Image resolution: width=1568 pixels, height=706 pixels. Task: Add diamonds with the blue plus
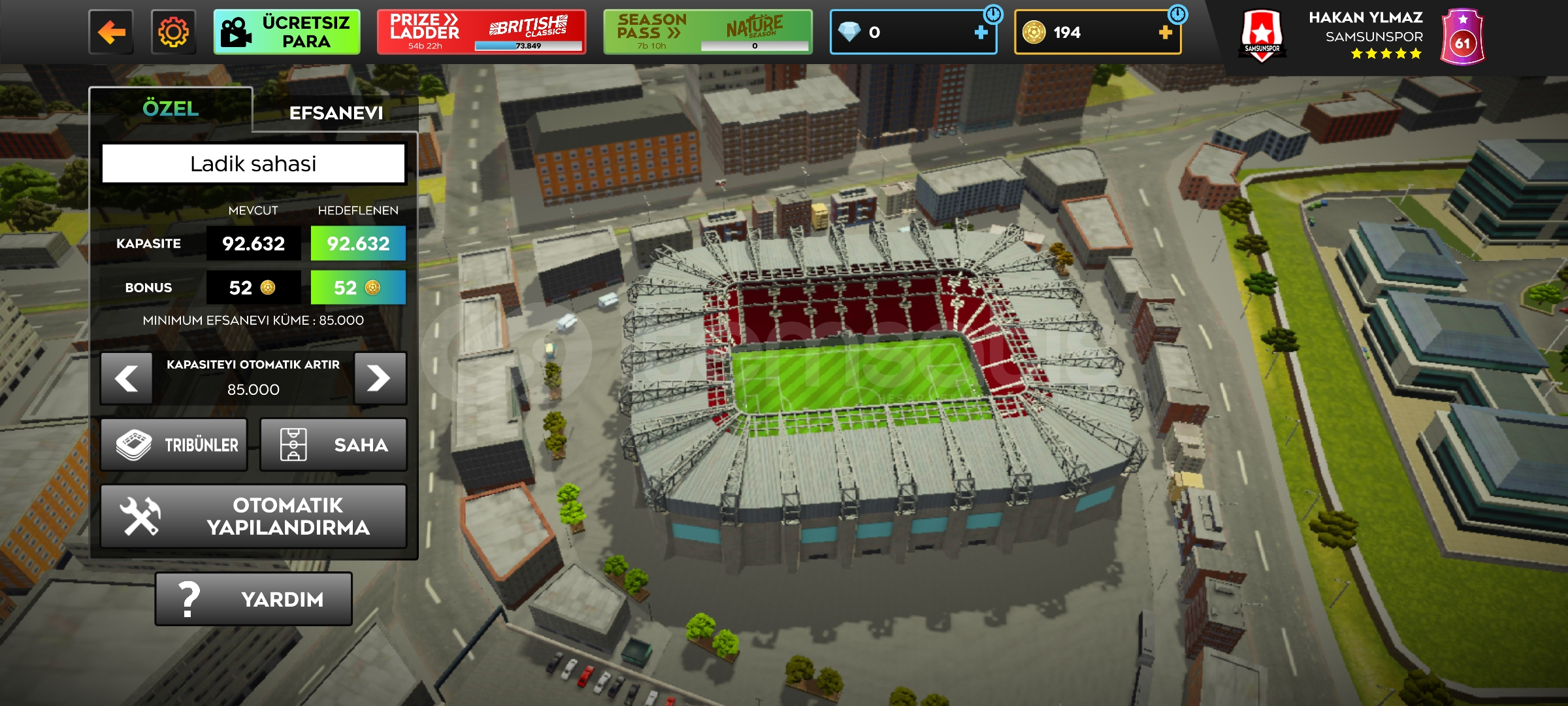pyautogui.click(x=981, y=32)
